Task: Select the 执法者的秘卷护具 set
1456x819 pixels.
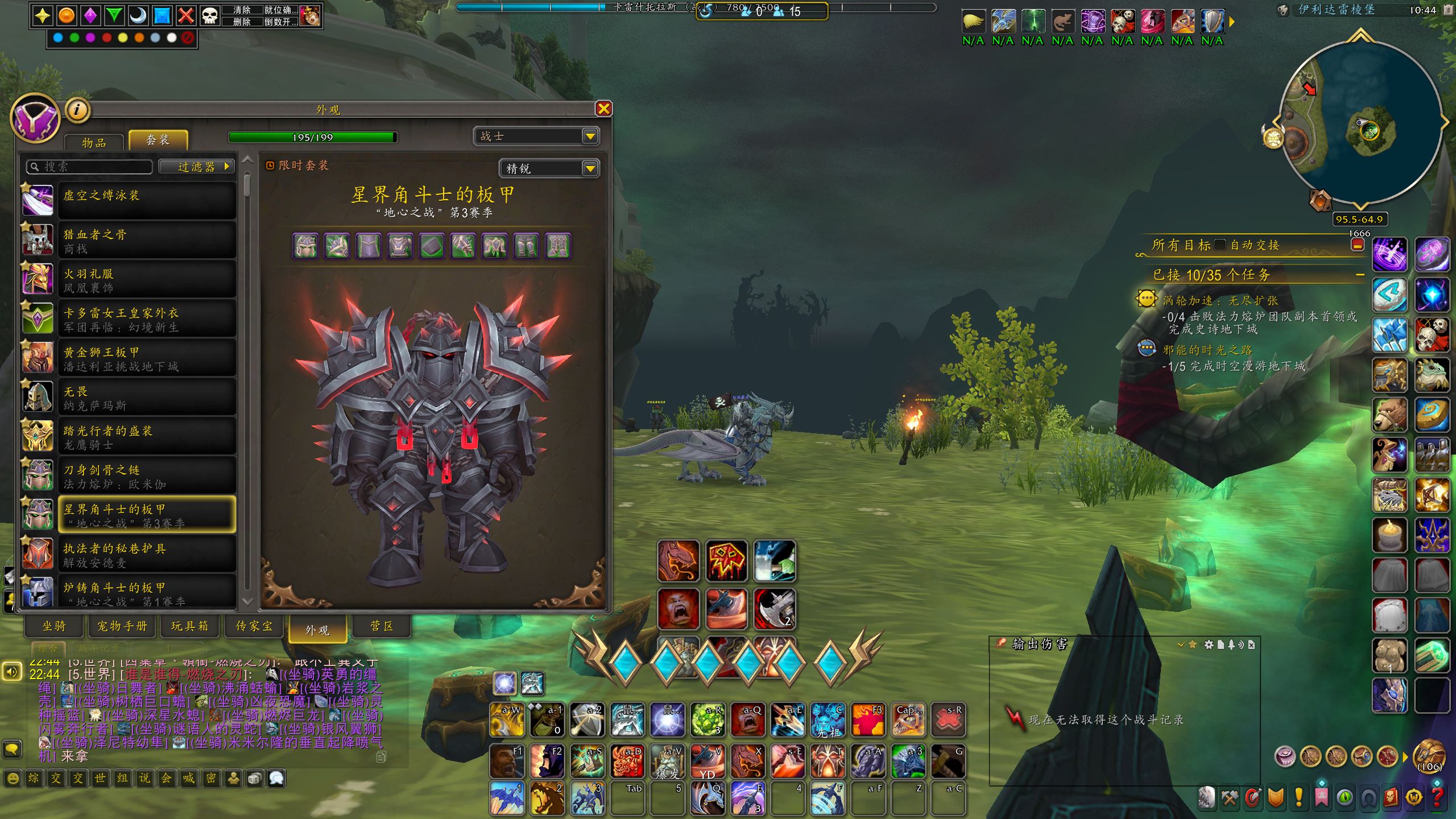Action: (x=147, y=555)
